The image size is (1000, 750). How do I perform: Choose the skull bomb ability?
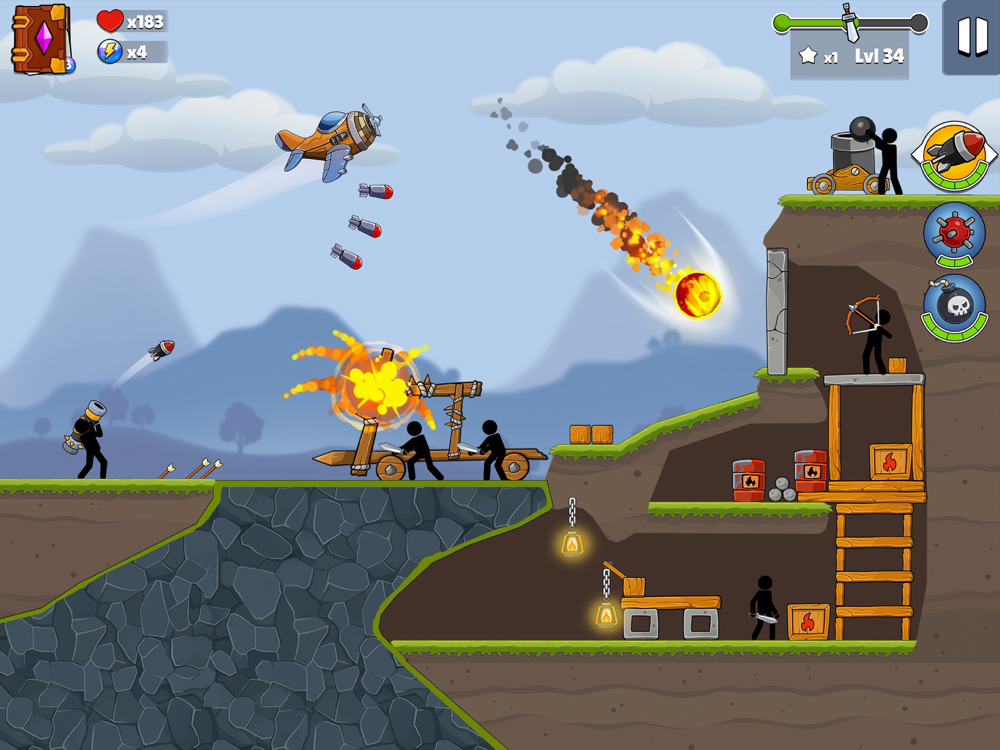[954, 306]
